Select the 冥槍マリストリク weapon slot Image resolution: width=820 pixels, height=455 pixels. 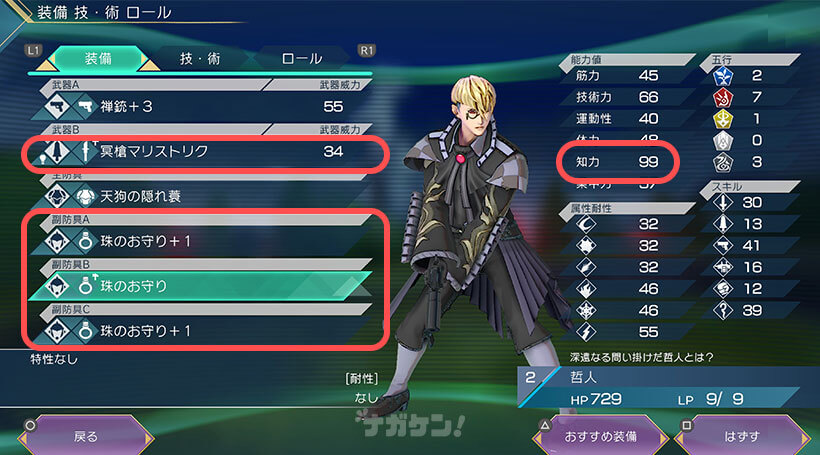200,152
